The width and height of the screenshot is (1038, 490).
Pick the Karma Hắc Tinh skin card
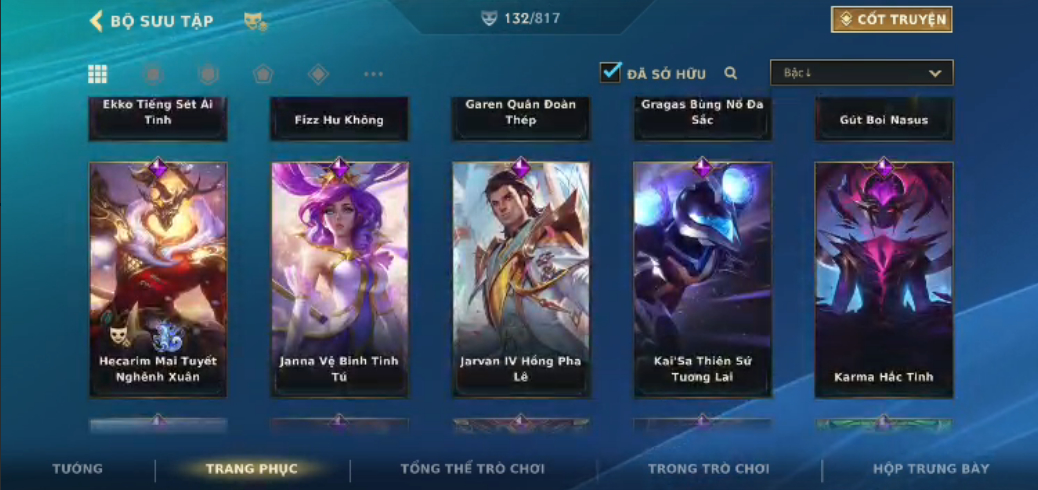(883, 278)
